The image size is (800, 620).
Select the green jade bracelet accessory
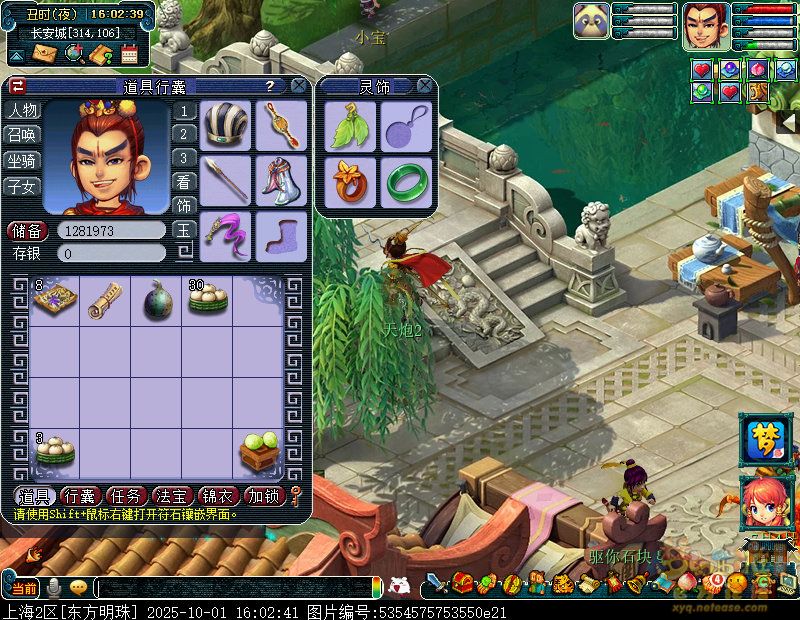tap(406, 181)
